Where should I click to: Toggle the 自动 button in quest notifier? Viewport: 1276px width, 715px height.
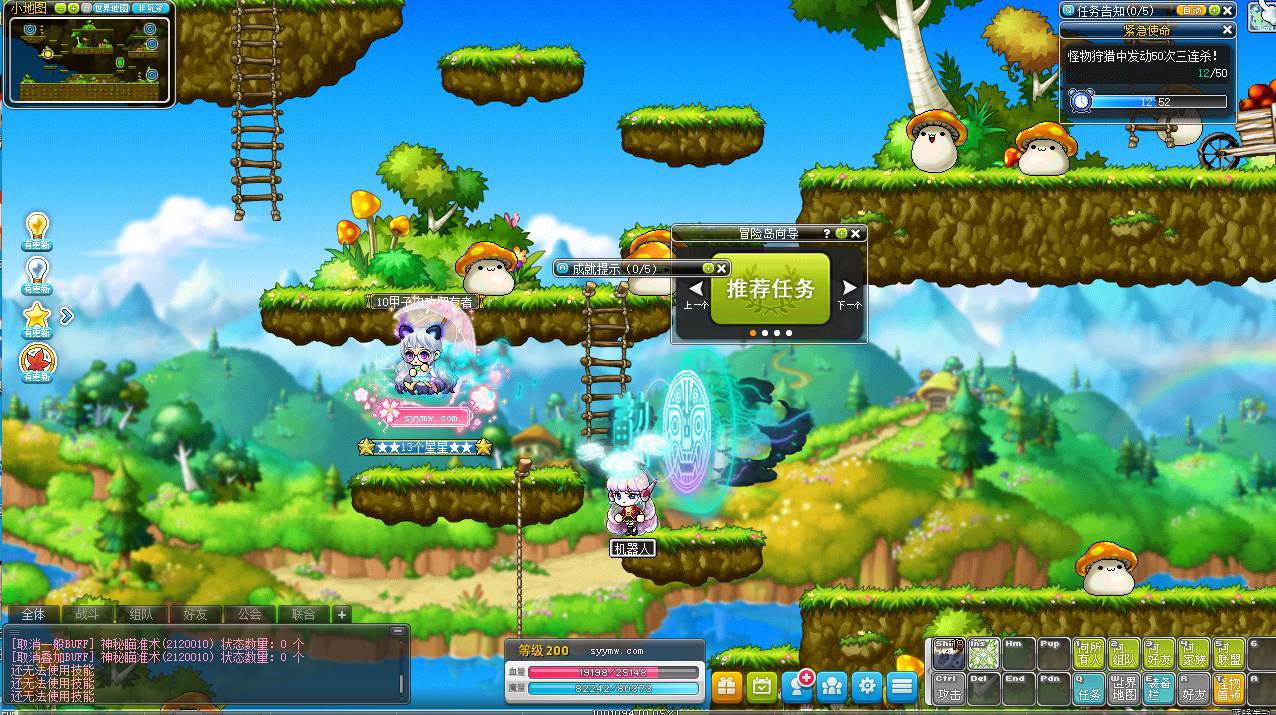click(1191, 10)
